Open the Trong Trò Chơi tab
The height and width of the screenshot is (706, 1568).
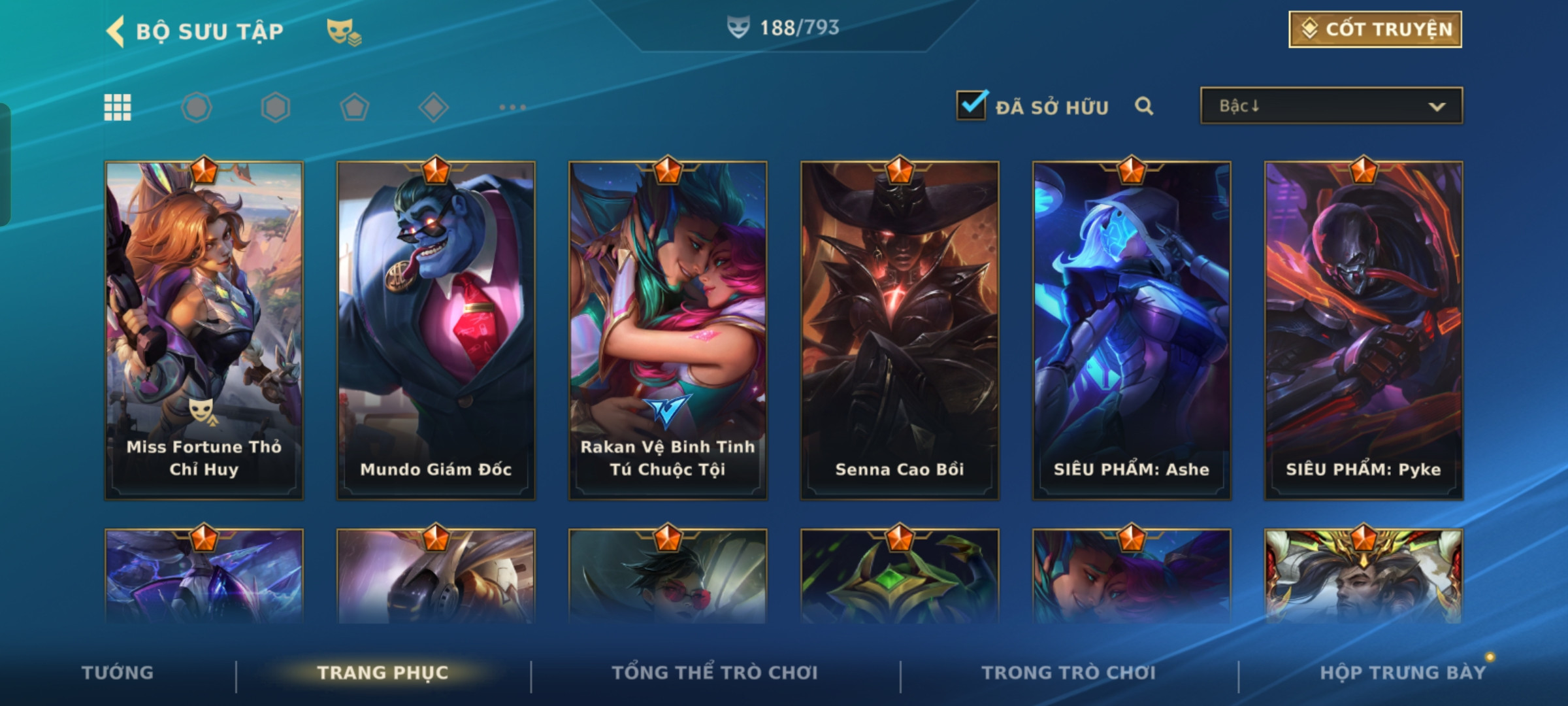coord(1069,673)
